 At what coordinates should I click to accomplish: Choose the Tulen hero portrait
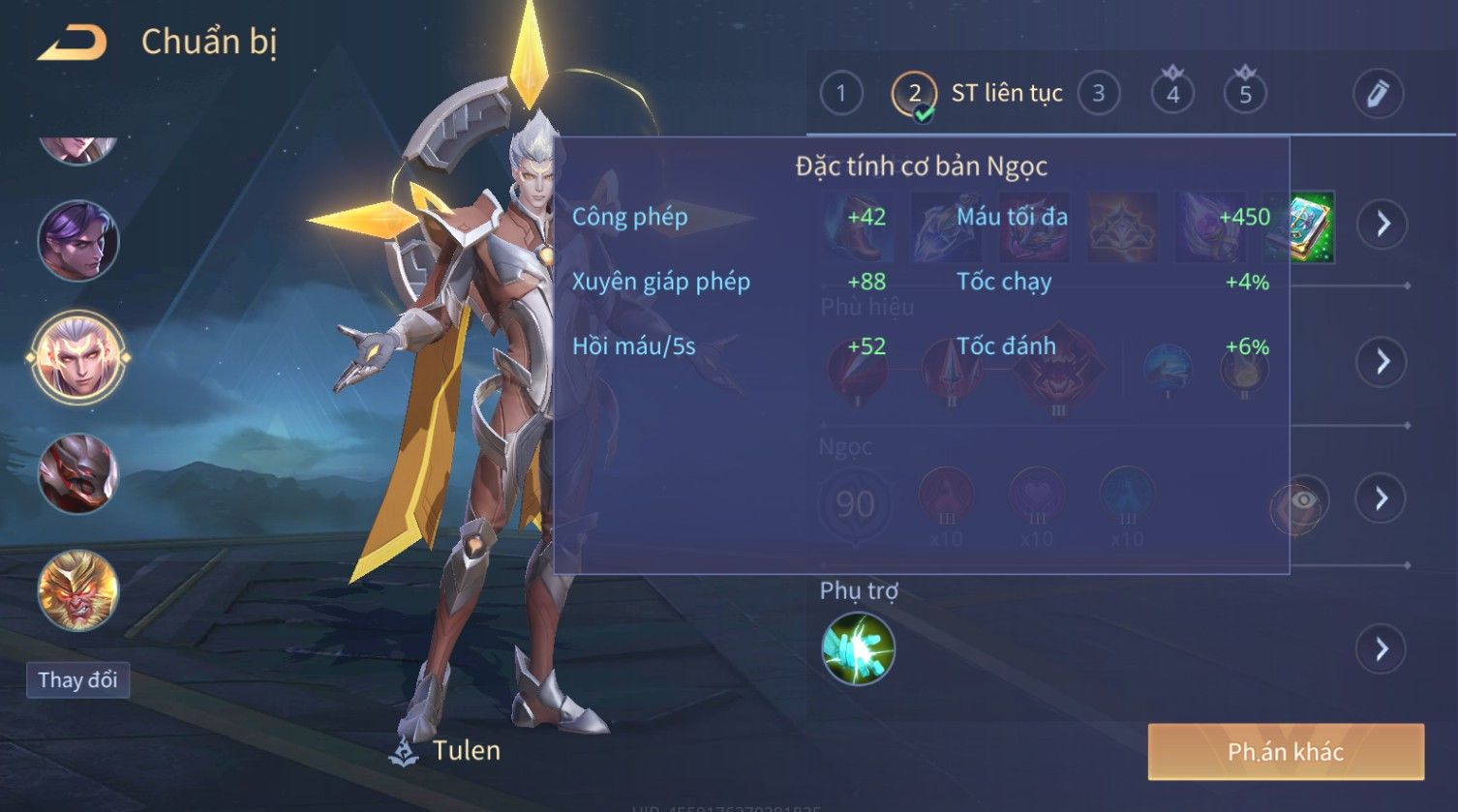pyautogui.click(x=78, y=357)
